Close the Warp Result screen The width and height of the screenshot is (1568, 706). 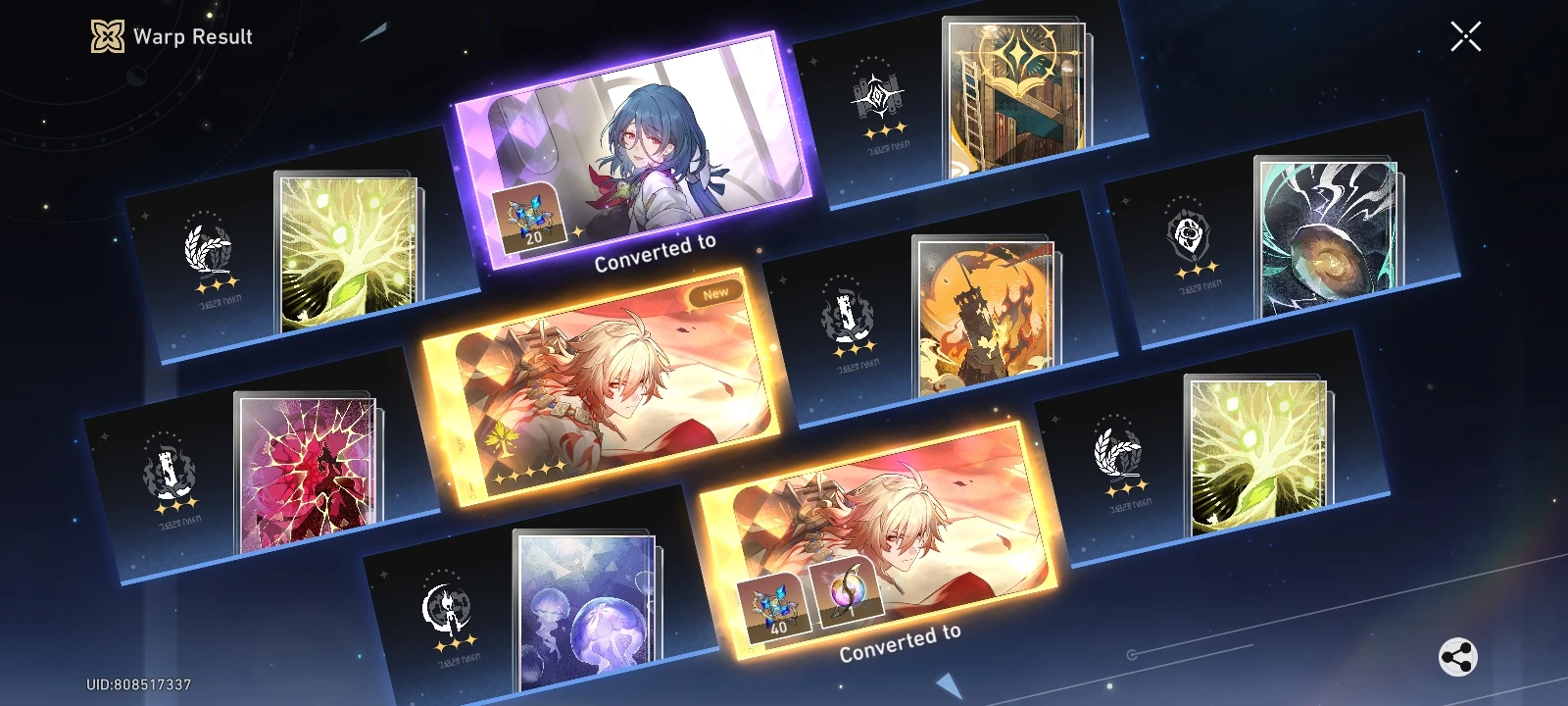point(1465,36)
